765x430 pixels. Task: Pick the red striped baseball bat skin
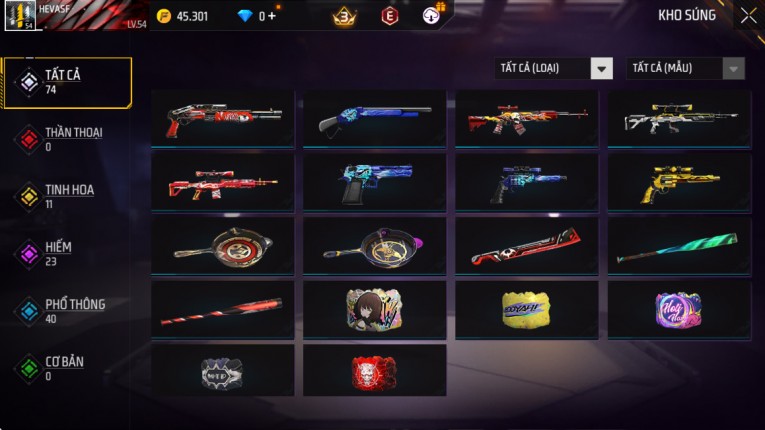(223, 309)
